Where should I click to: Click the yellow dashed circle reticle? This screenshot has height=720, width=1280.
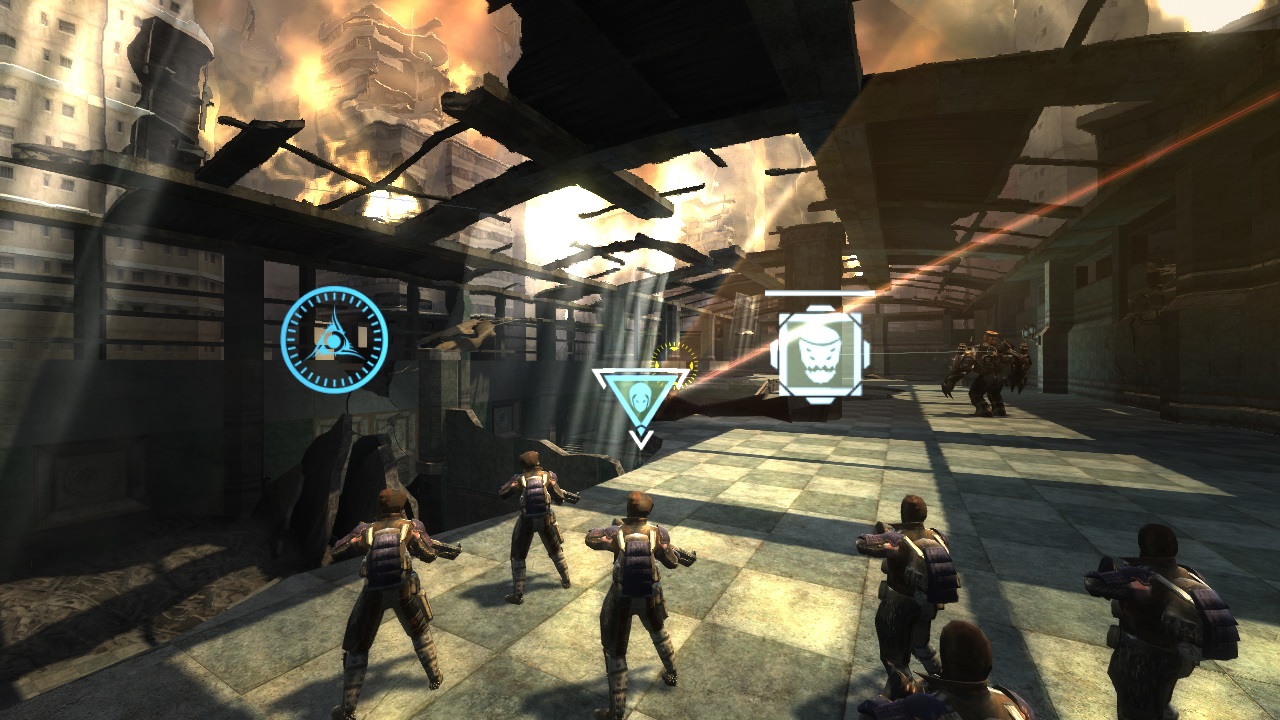pyautogui.click(x=676, y=357)
